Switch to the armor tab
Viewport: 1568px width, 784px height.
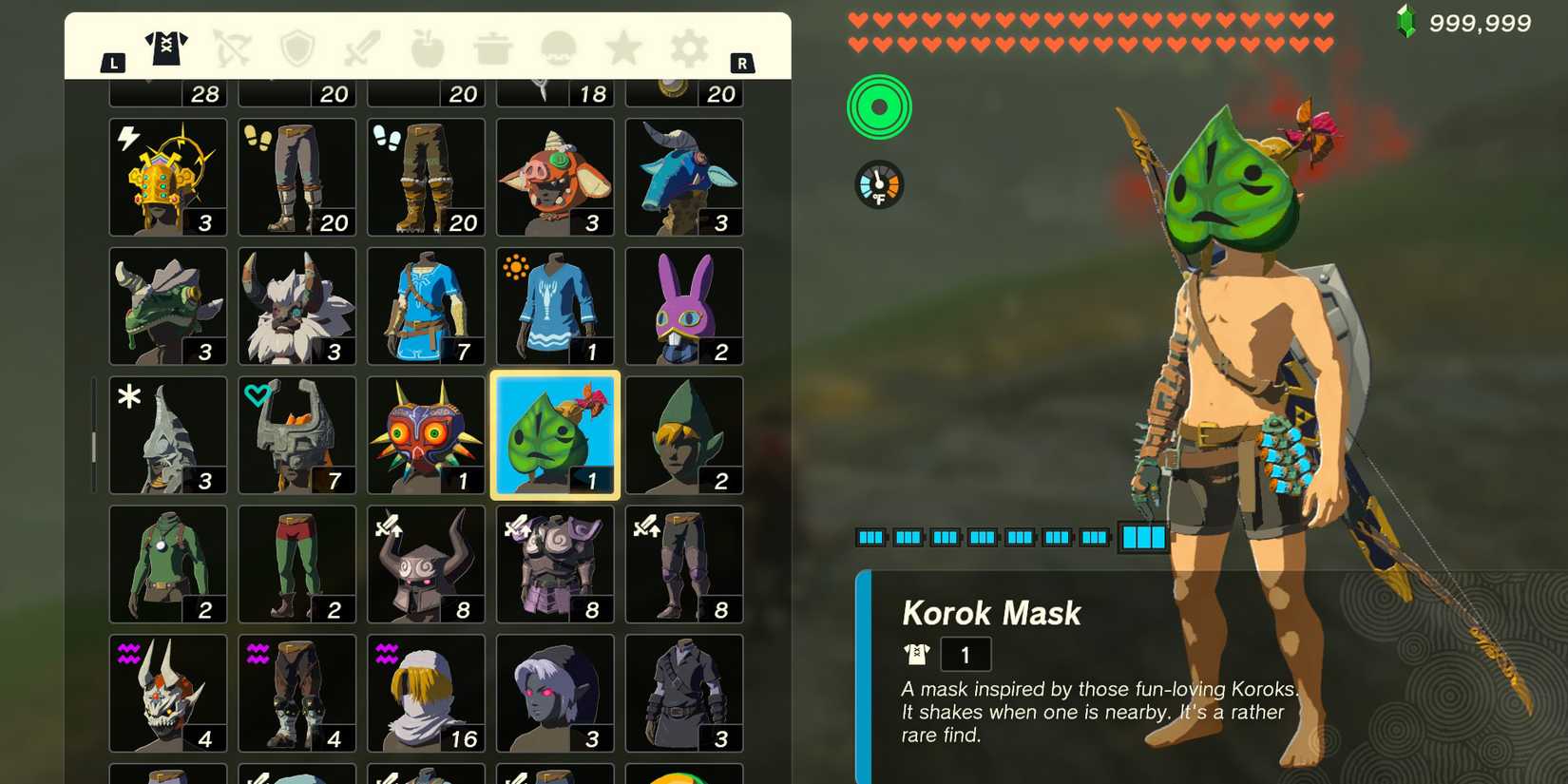(x=167, y=45)
